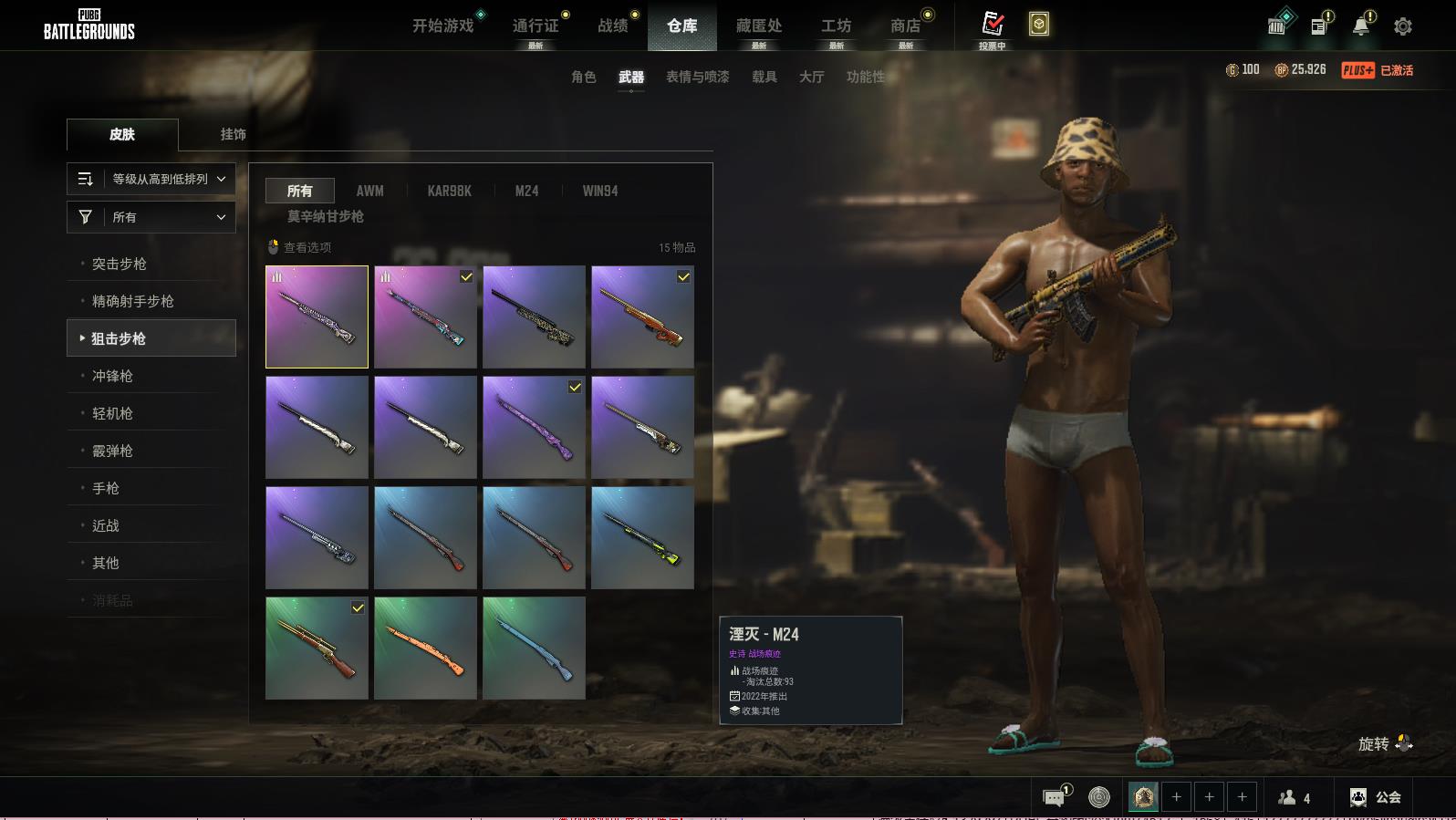Open the notifications bell icon
Viewport: 1456px width, 820px height.
[x=1361, y=26]
